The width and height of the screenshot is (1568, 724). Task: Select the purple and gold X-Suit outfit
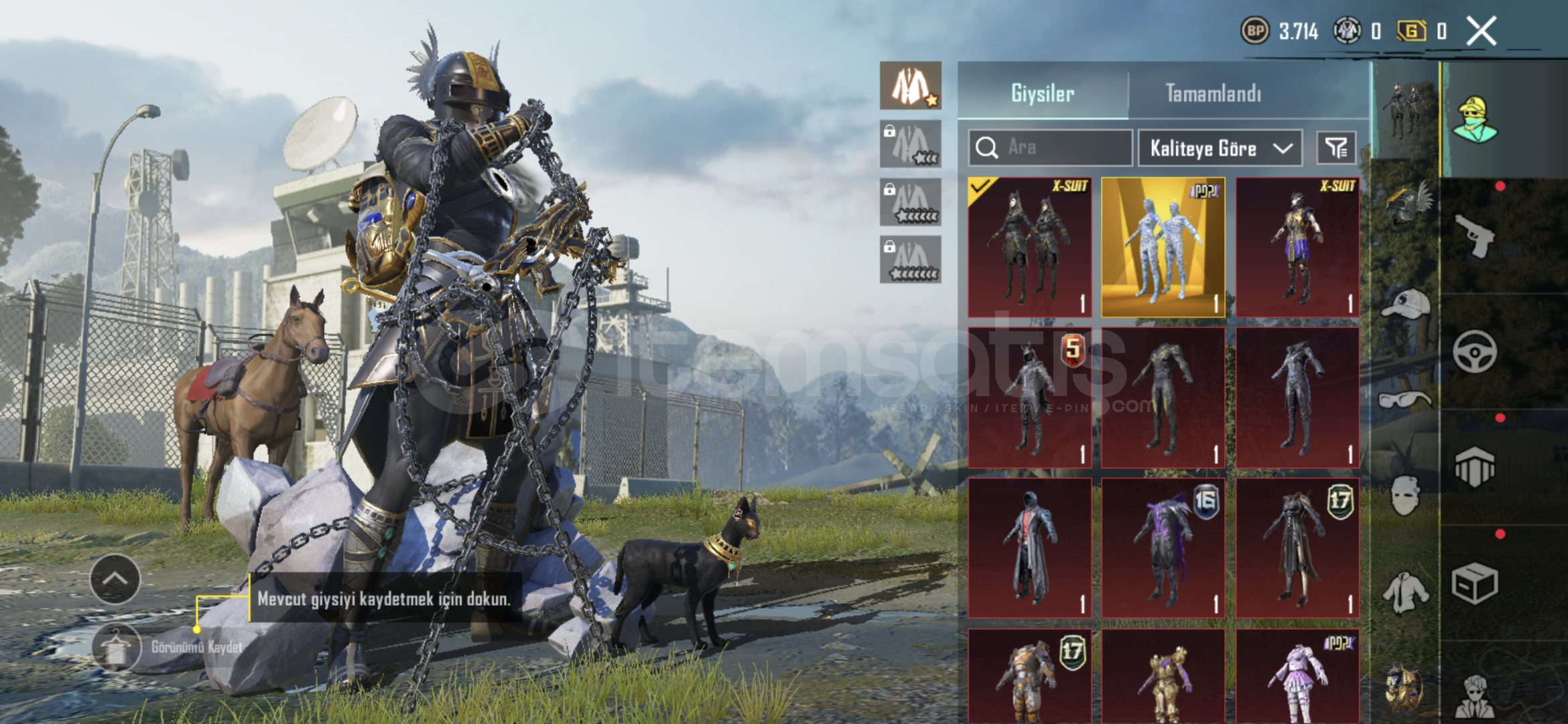point(1297,247)
